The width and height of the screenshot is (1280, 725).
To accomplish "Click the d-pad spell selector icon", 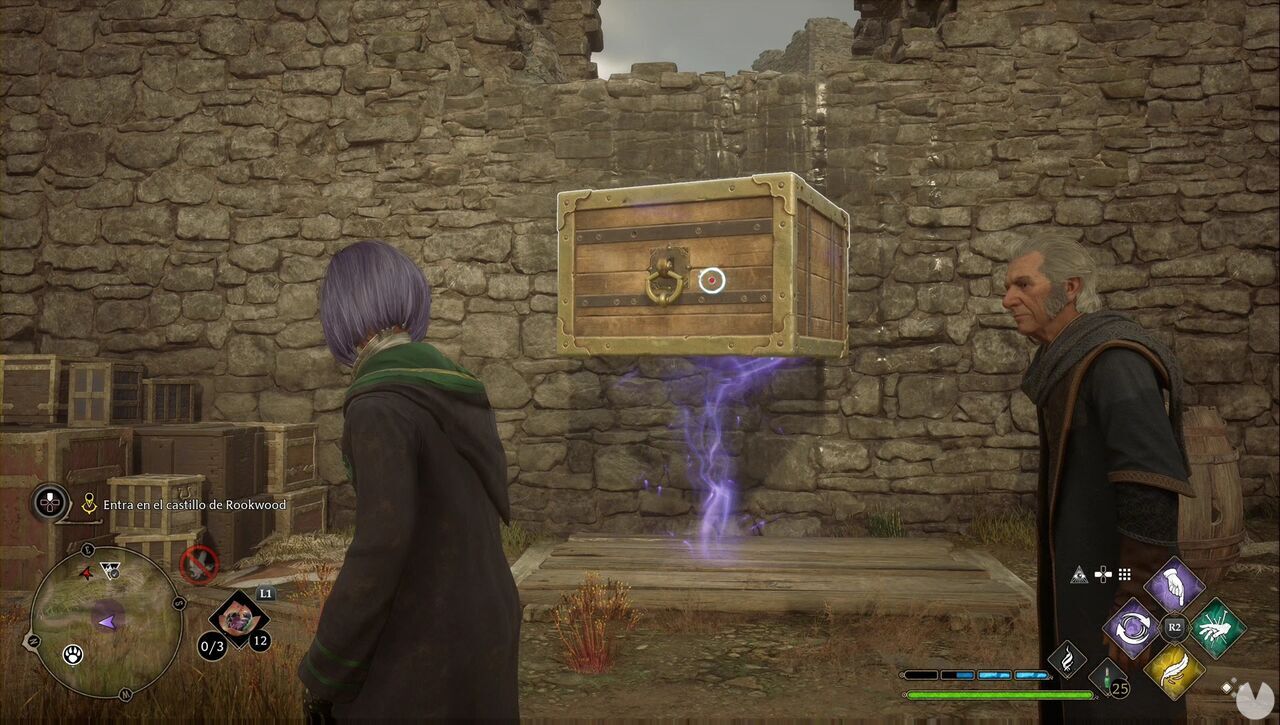I will click(x=1102, y=574).
